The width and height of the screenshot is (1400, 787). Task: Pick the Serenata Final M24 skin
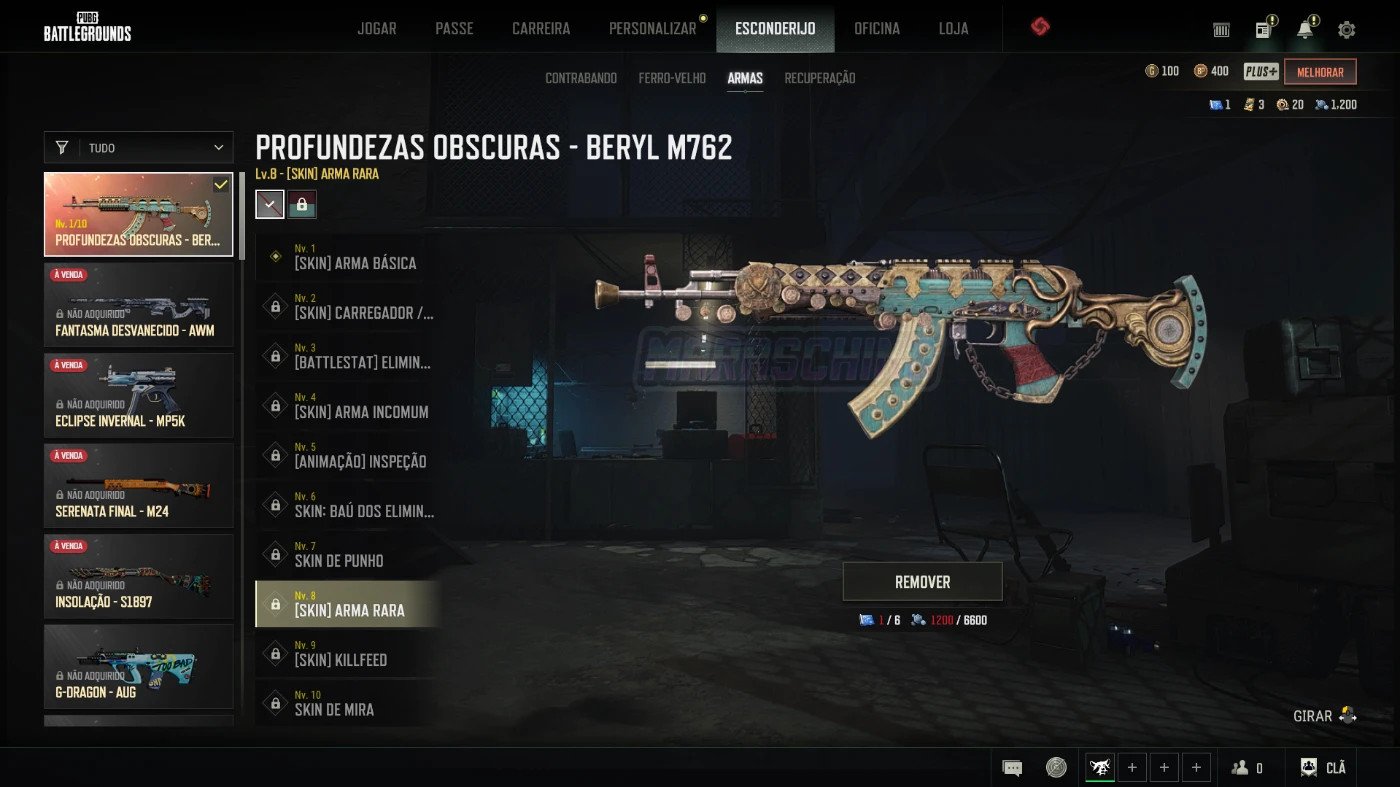(x=139, y=485)
